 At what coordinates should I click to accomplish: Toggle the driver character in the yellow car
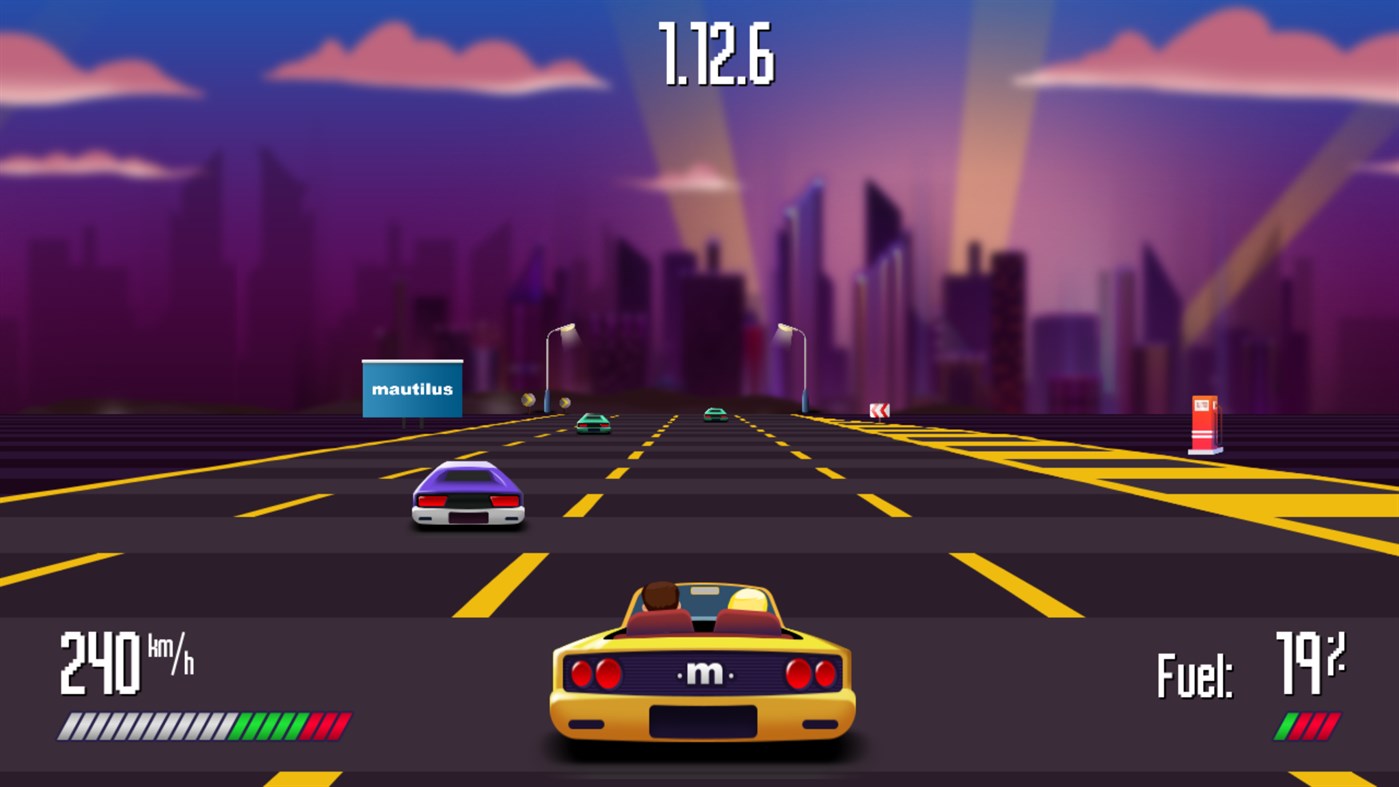660,596
